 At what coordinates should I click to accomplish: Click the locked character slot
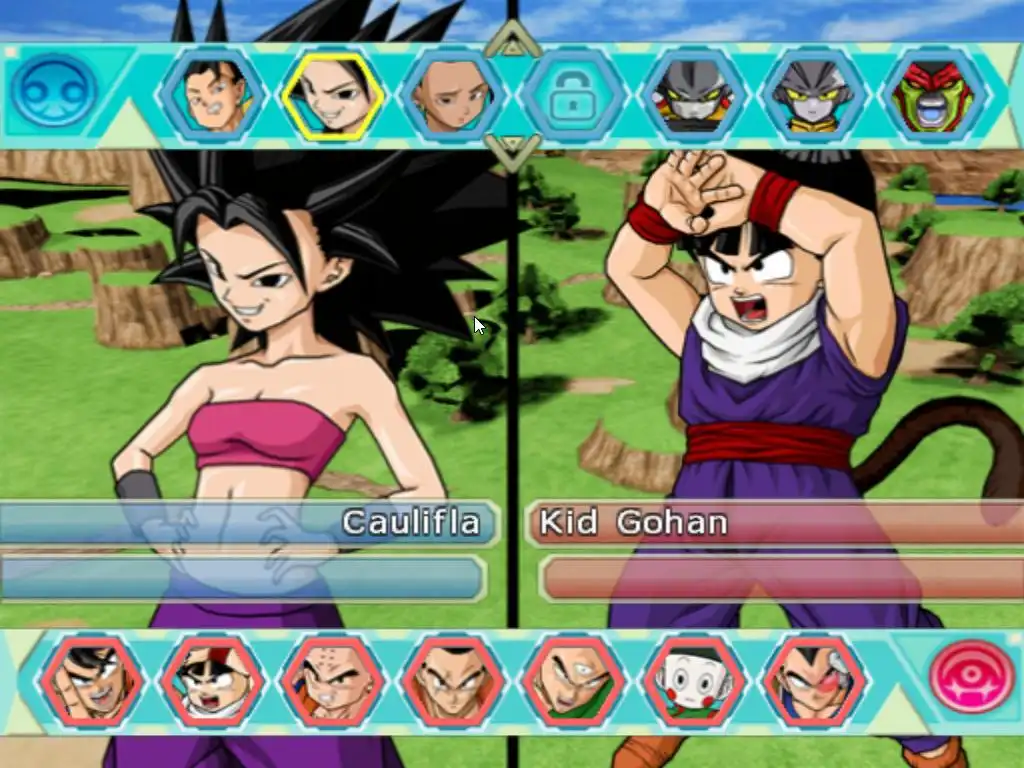(573, 97)
